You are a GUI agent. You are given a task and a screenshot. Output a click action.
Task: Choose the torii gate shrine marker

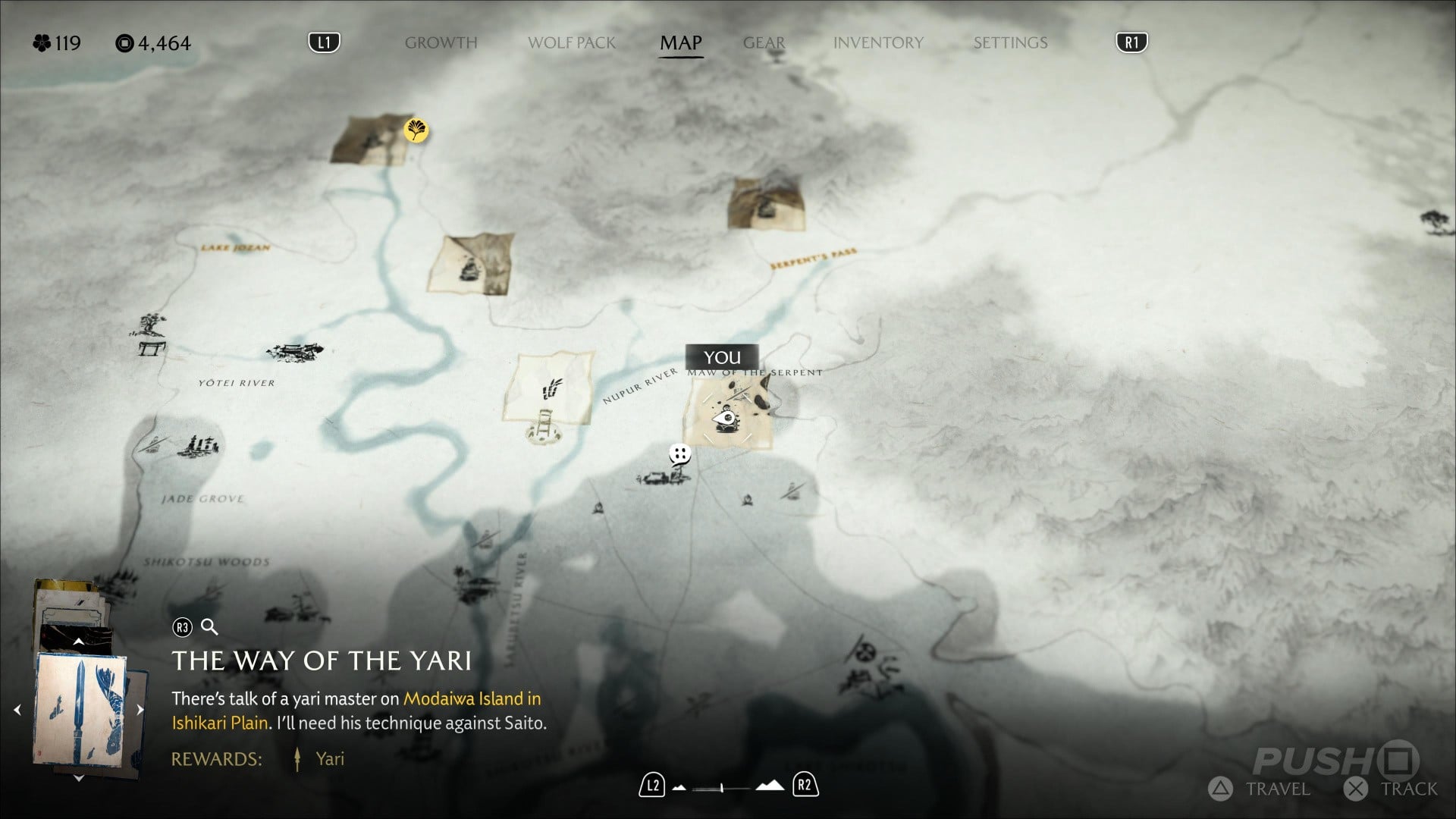(152, 348)
